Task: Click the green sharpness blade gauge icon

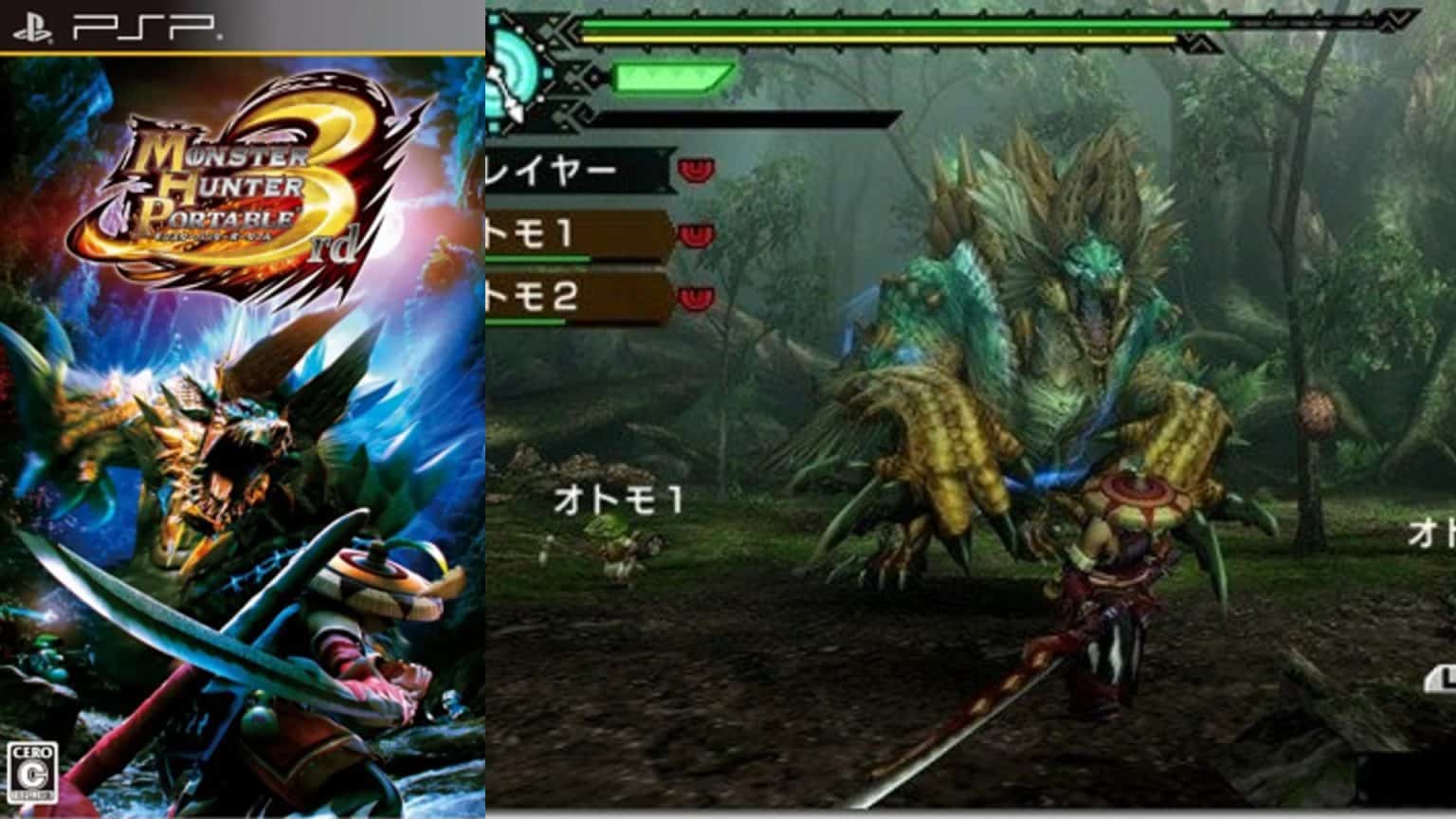Action: [x=673, y=76]
